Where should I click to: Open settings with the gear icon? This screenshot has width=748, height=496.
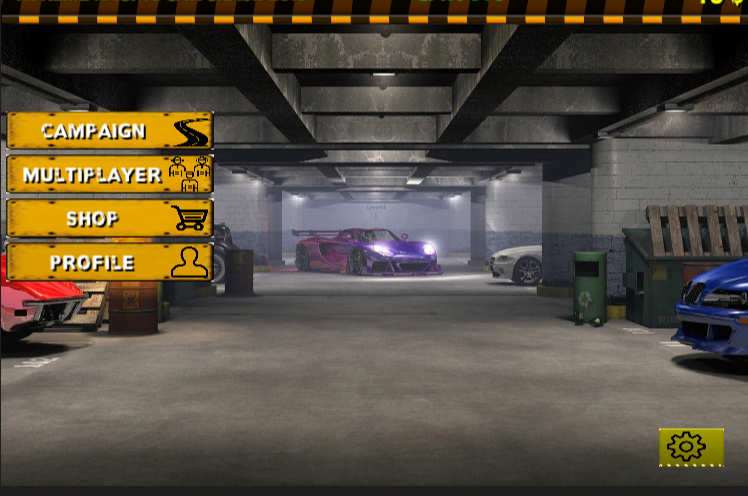coord(690,447)
